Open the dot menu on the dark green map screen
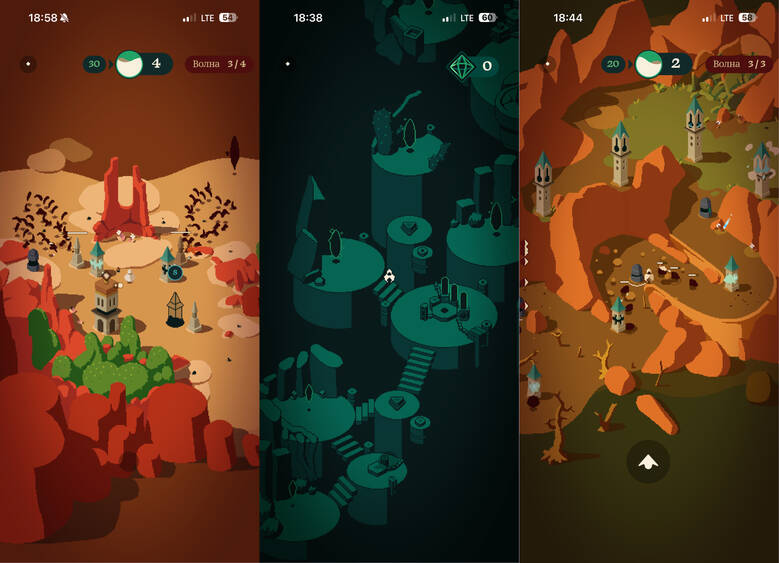779x563 pixels. click(x=288, y=64)
